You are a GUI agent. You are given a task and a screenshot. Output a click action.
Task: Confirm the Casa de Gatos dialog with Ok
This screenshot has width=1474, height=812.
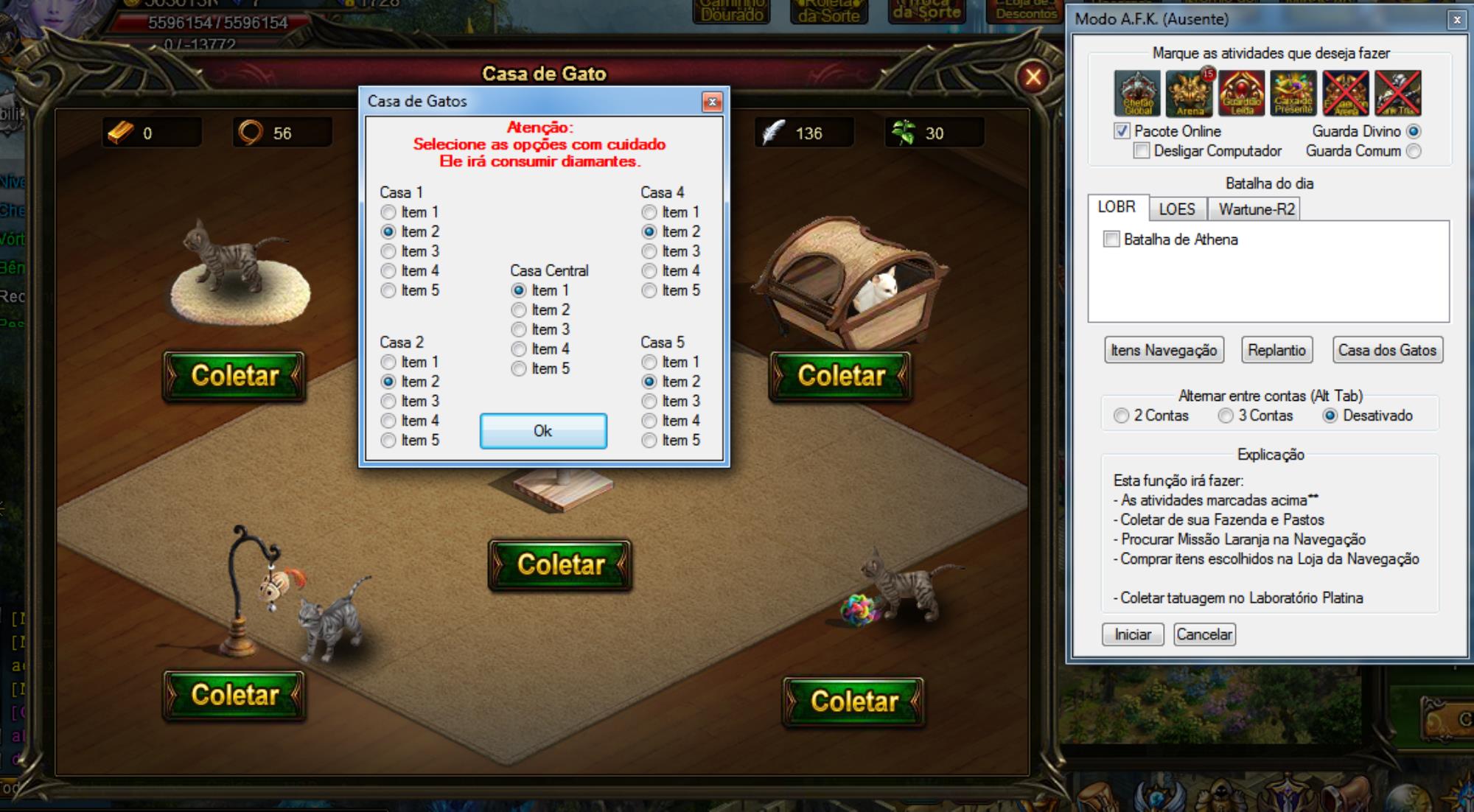click(543, 431)
